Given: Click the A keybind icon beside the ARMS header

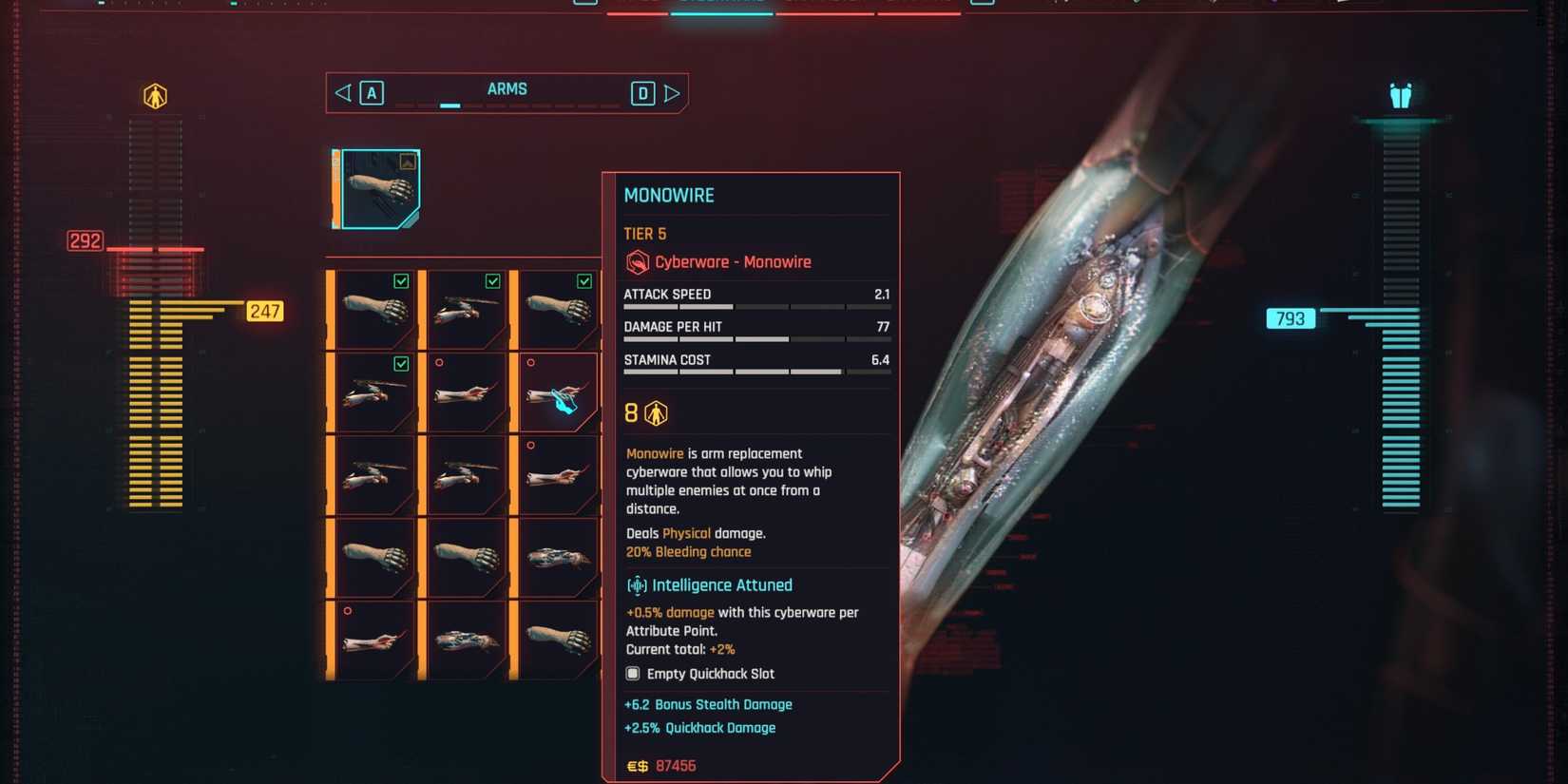Looking at the screenshot, I should click(x=371, y=93).
